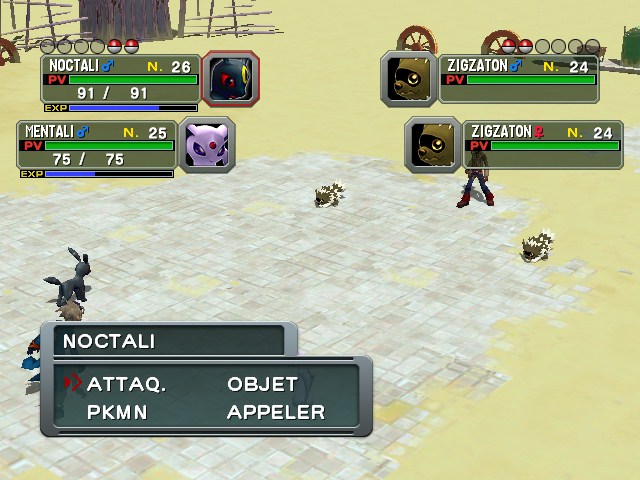
Task: Select Mentali's portrait icon
Action: click(206, 144)
